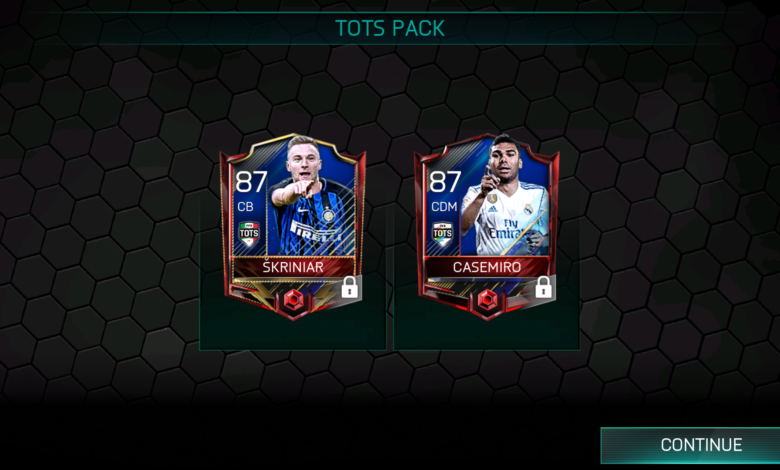The height and width of the screenshot is (470, 780).
Task: Tap the lock icon on Casemiro's card
Action: [x=543, y=288]
